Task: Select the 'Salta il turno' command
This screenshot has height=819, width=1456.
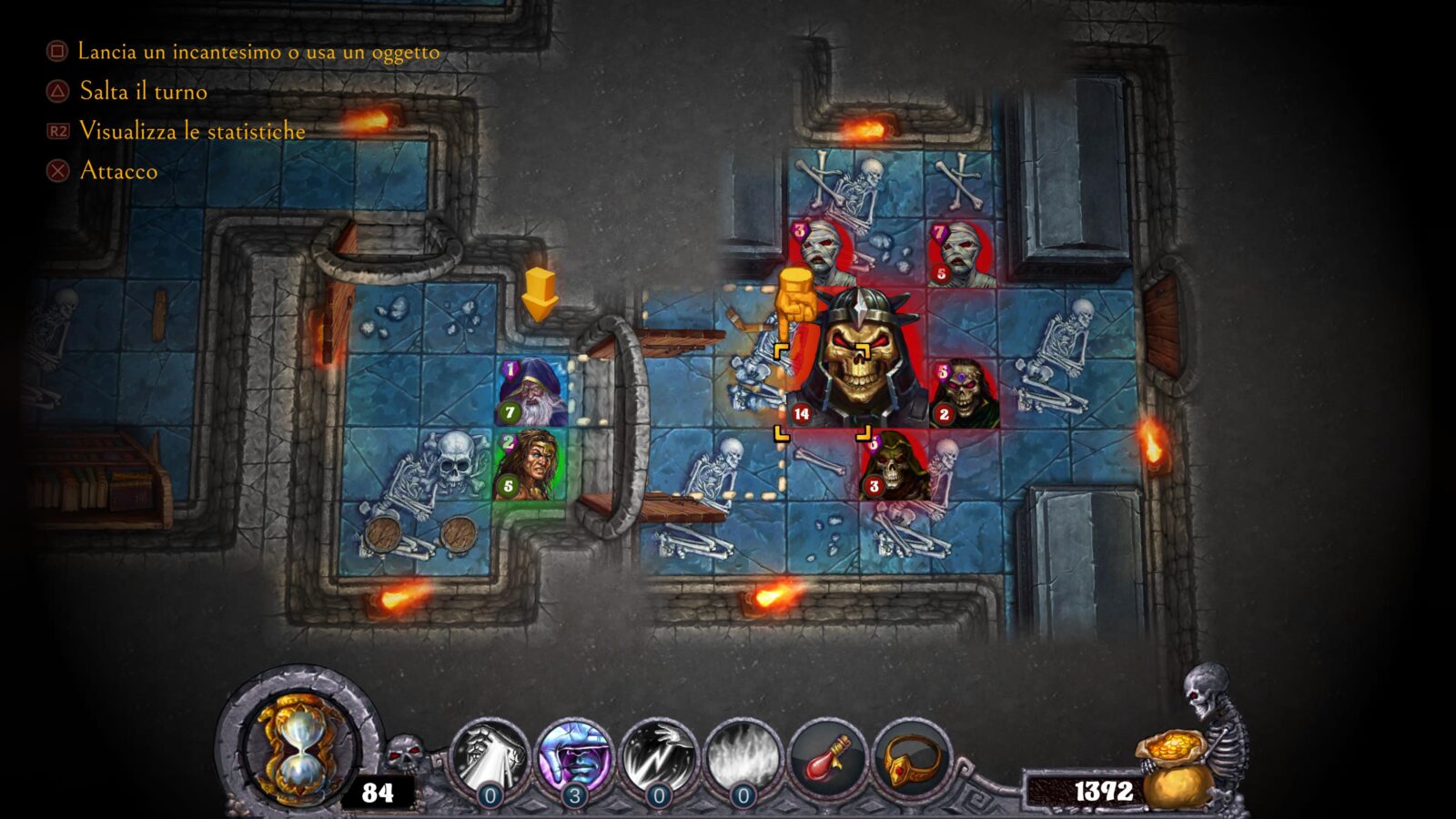Action: 144,92
